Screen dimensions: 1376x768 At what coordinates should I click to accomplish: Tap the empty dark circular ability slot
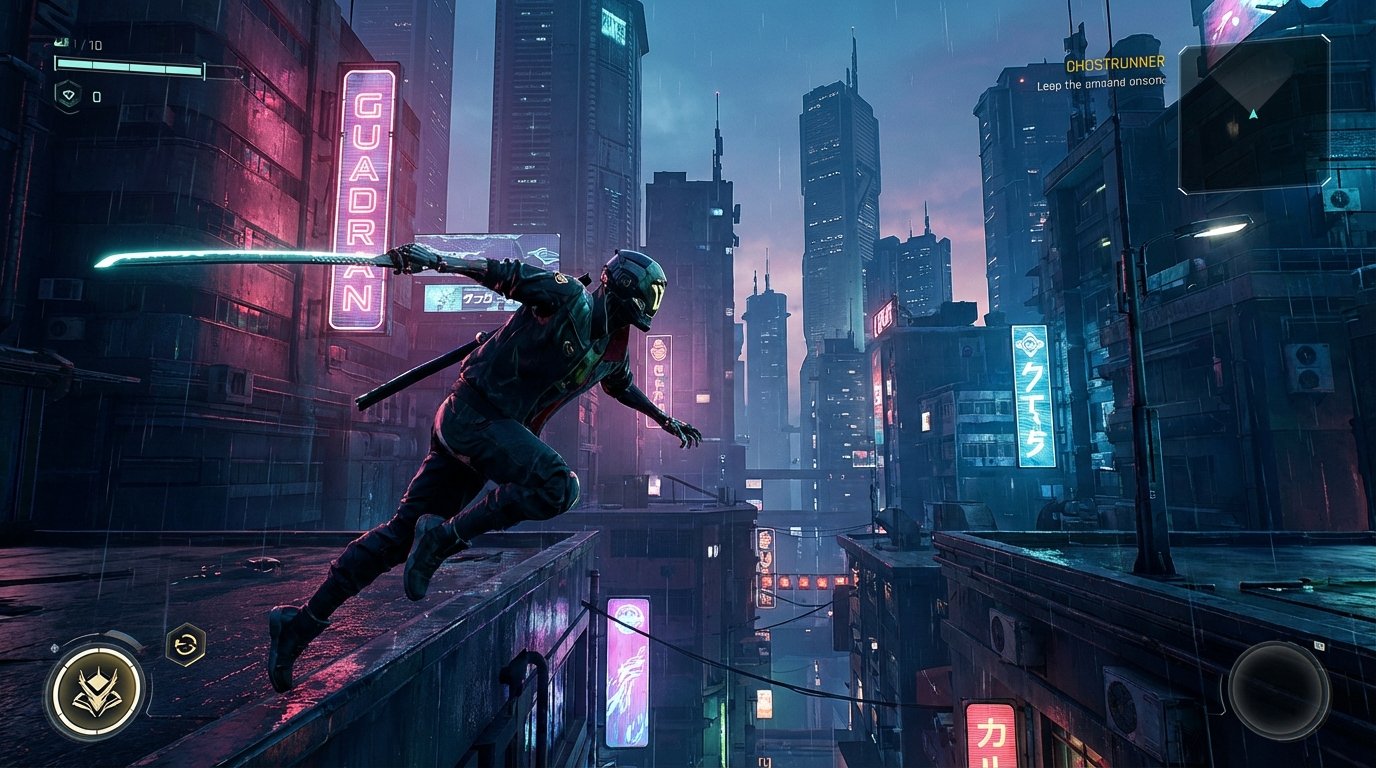point(1278,691)
